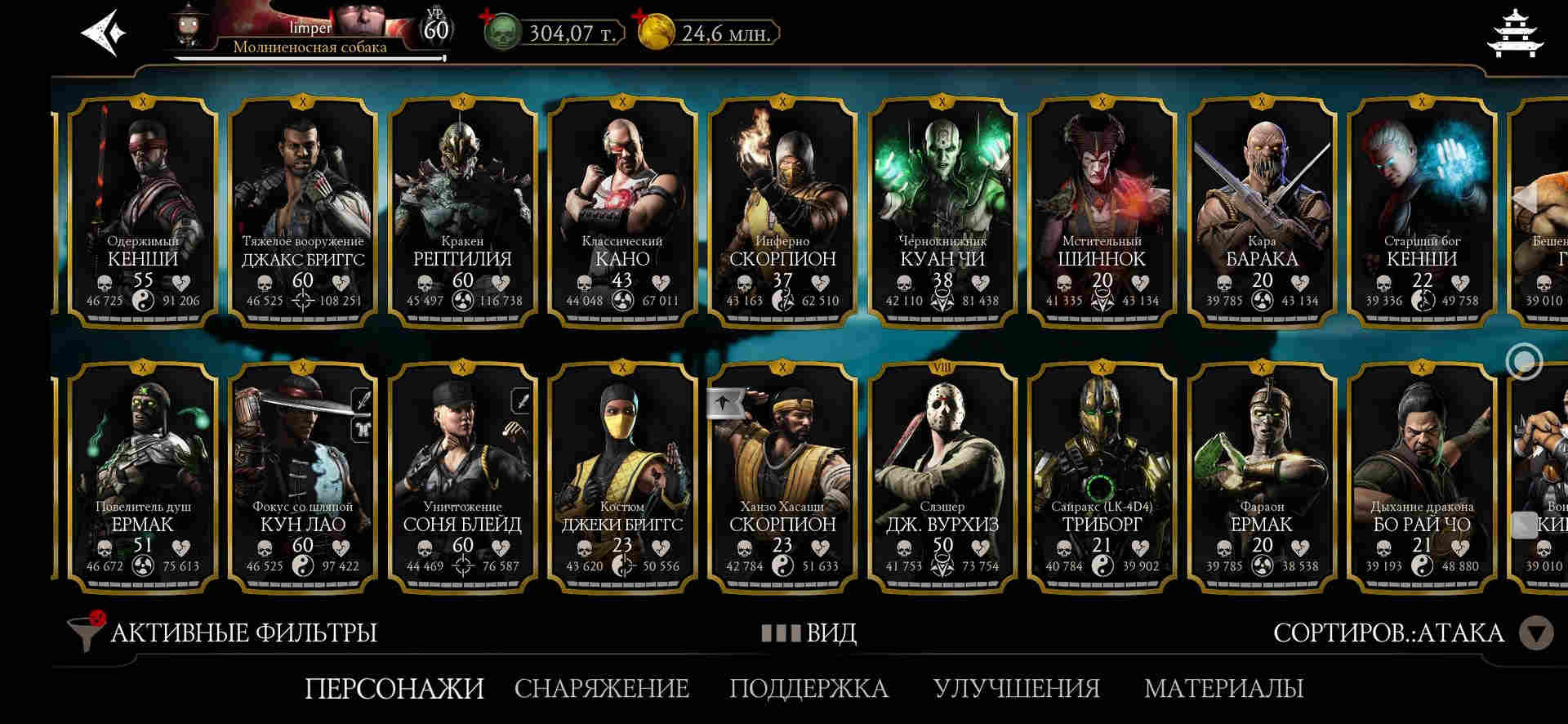Screen dimensions: 1568x724
Task: Choose the Jax Briggs Heavy Weapons card
Action: [x=303, y=212]
